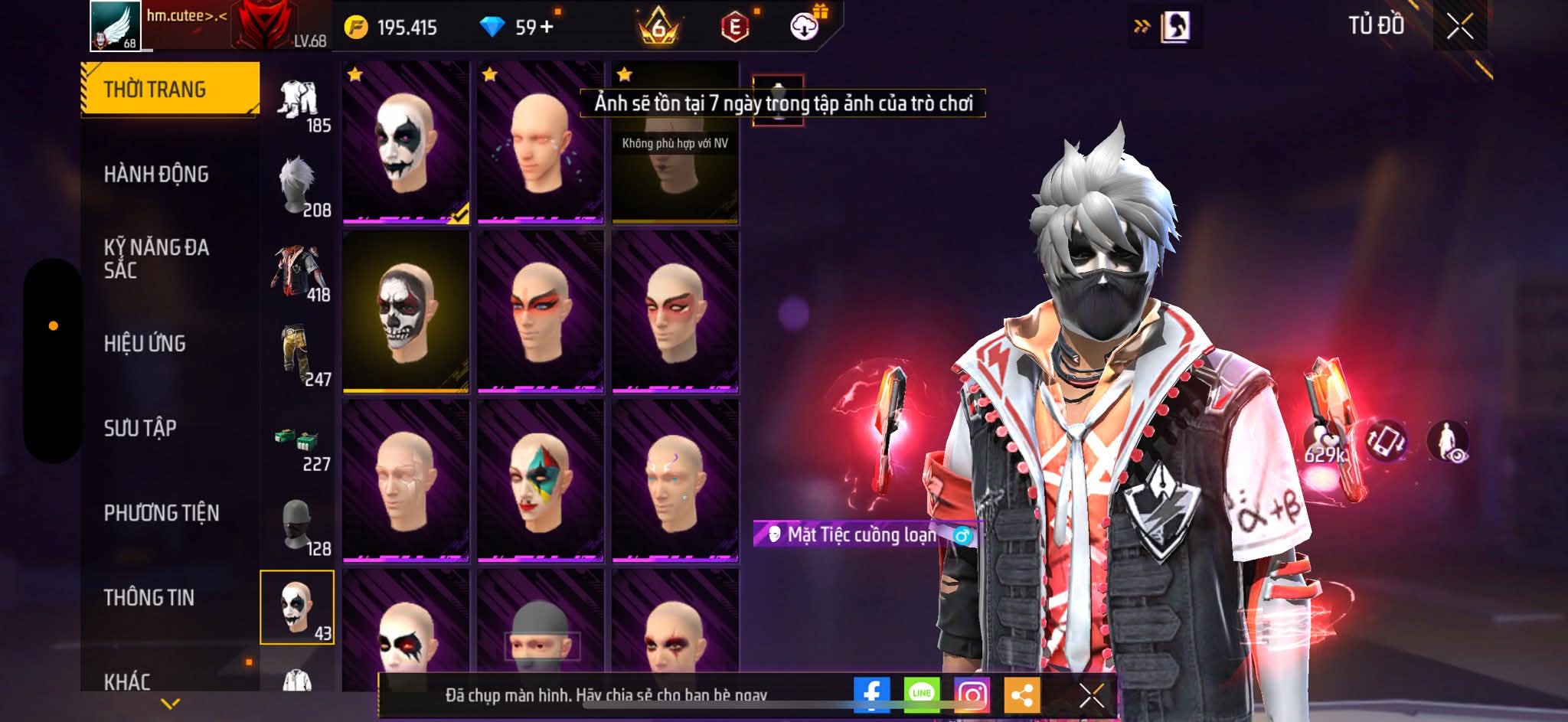The image size is (1568, 722).
Task: Select the KỸ NĂNG ĐA SẮC menu
Action: [x=156, y=259]
